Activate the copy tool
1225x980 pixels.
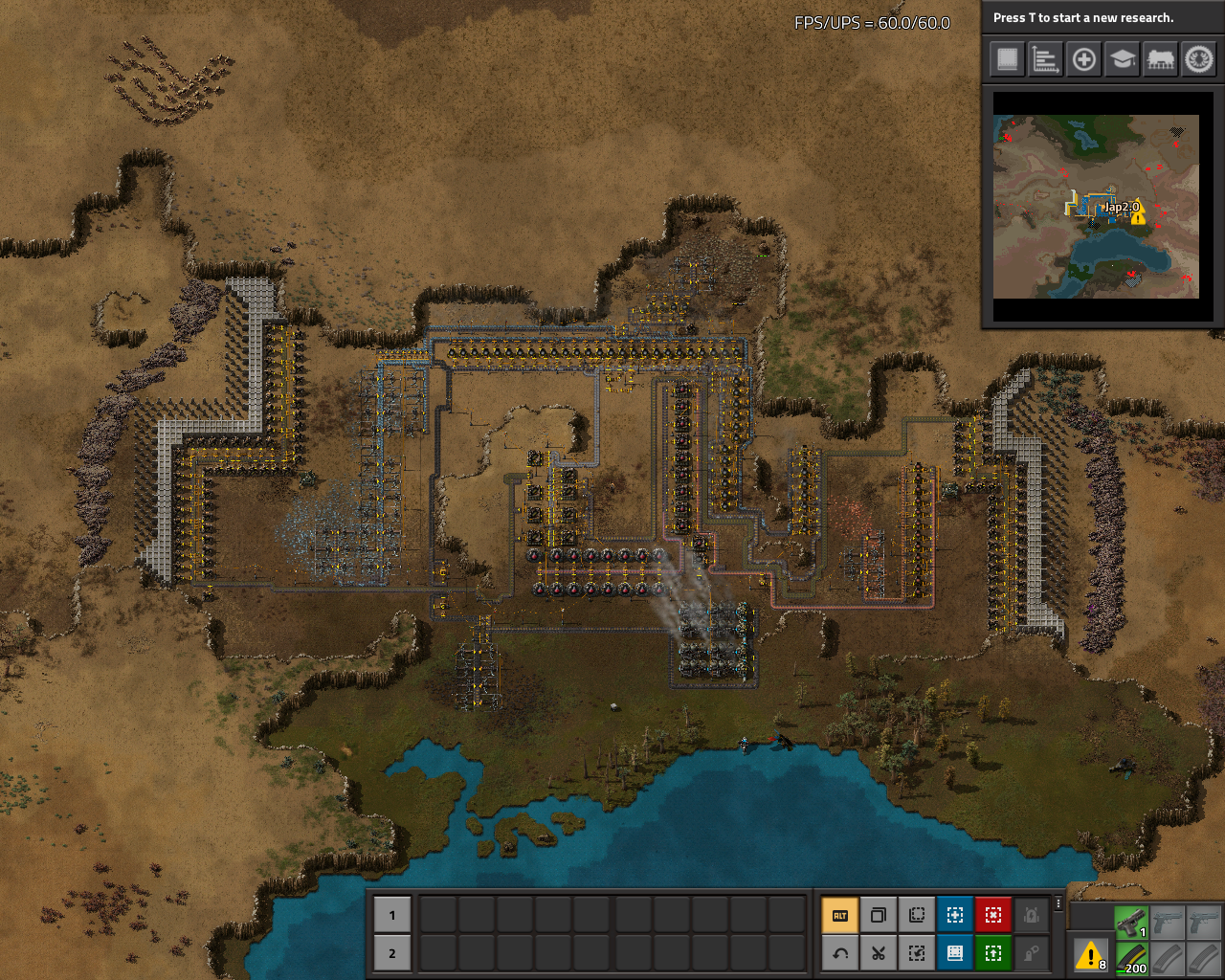tap(879, 915)
